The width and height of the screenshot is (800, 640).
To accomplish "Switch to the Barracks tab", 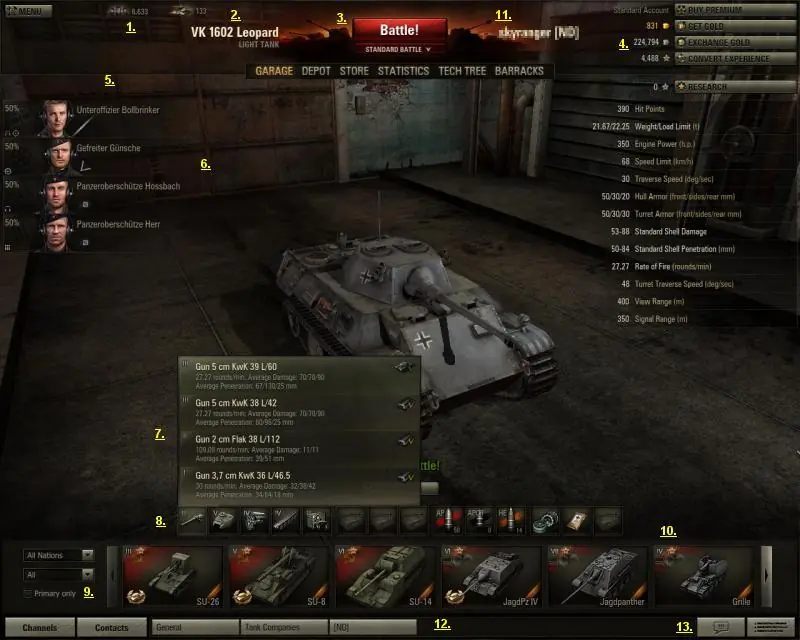I will click(x=519, y=71).
